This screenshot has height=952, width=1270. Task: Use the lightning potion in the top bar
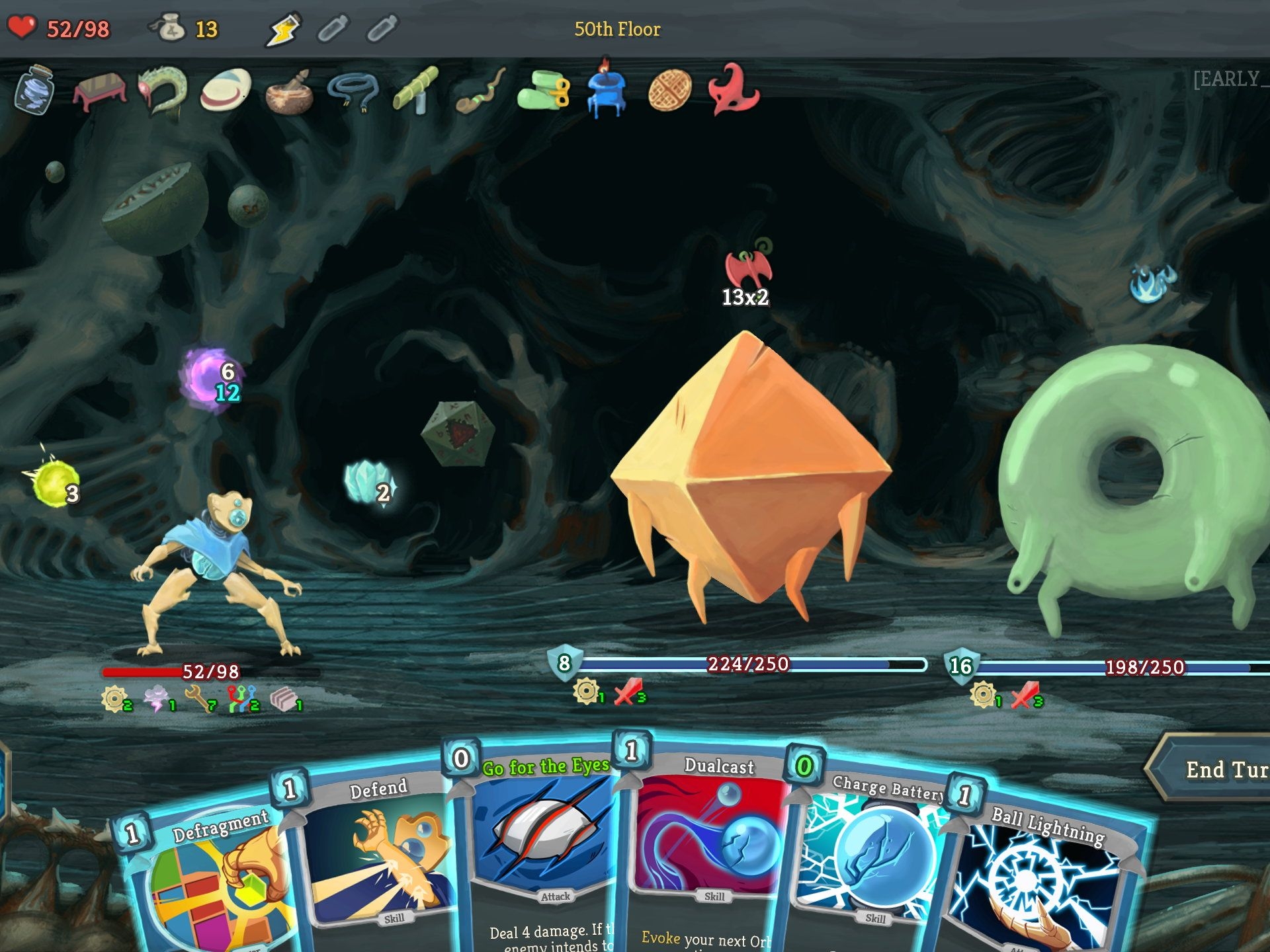point(282,30)
